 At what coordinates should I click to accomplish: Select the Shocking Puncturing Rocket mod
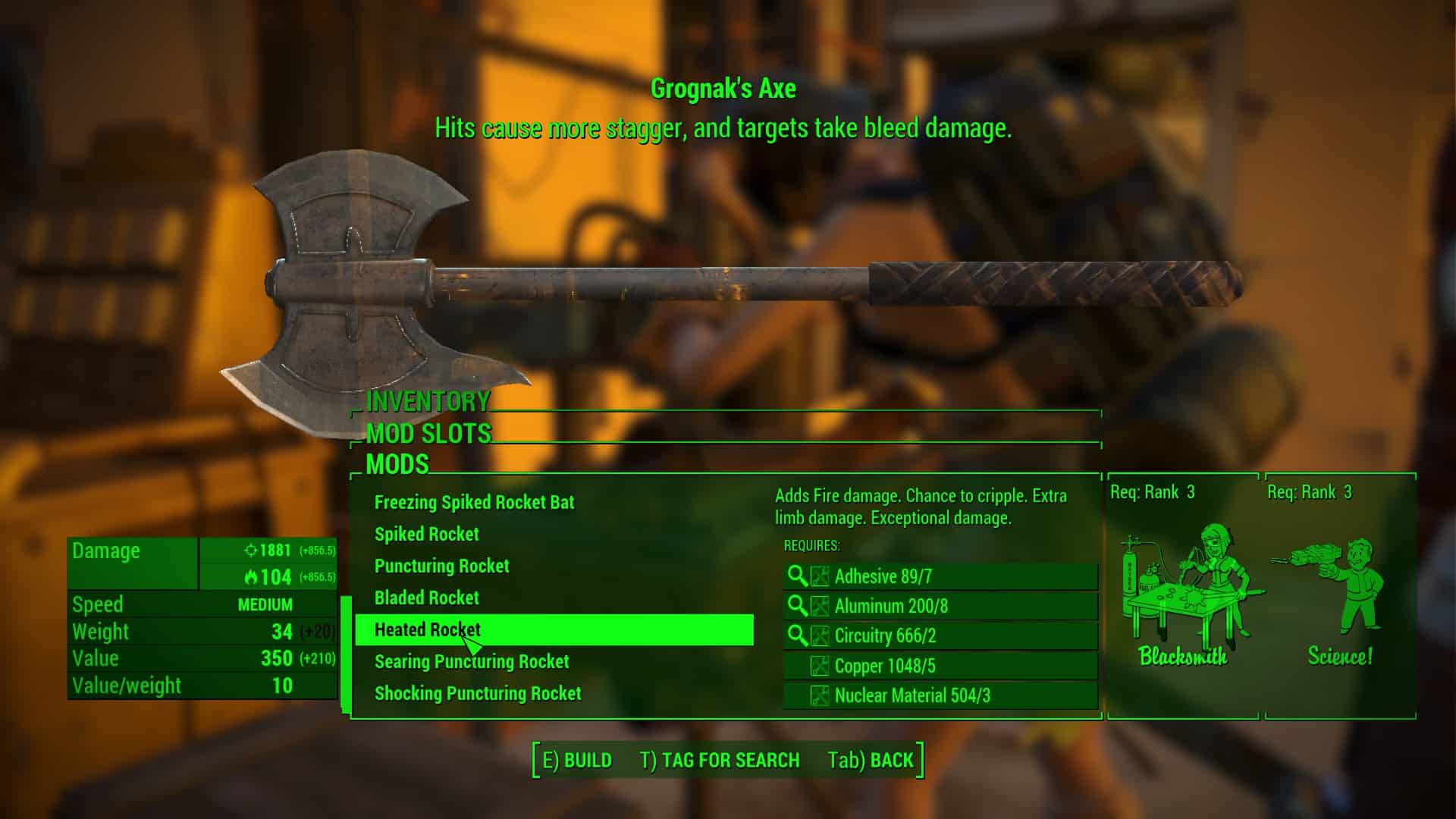(477, 693)
